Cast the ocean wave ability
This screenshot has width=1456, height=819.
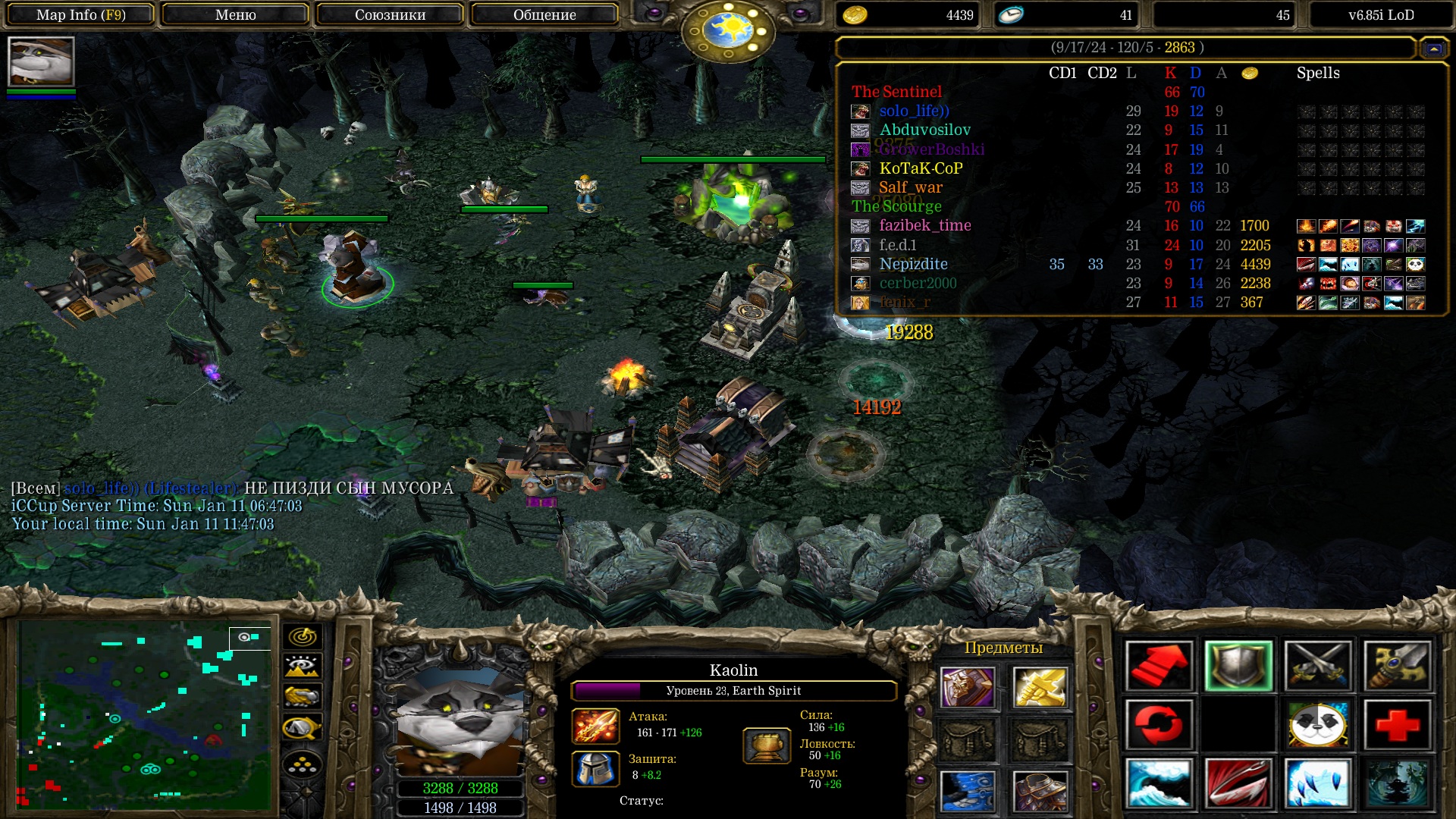click(x=1159, y=783)
